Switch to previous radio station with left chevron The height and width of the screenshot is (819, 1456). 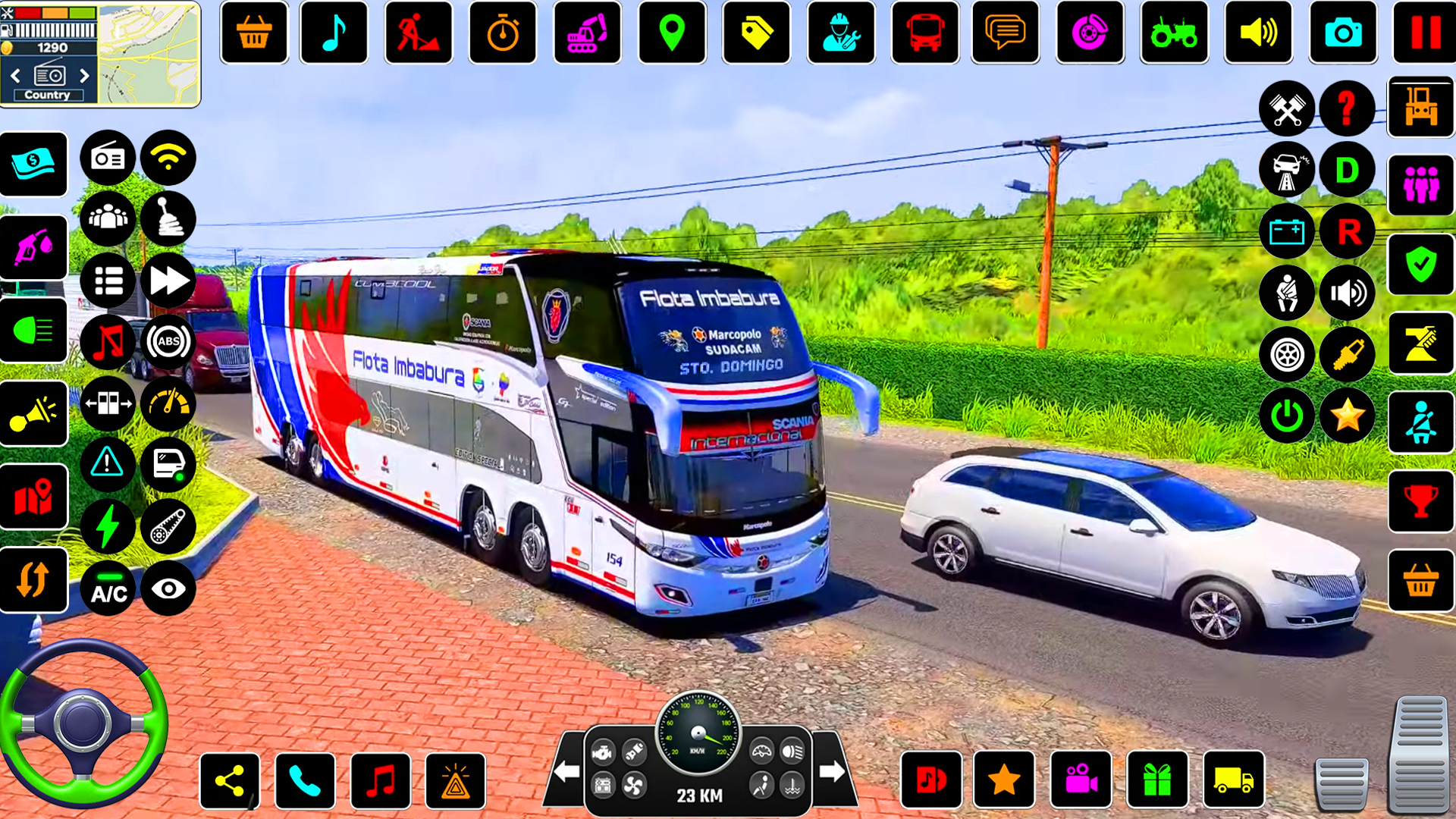14,76
